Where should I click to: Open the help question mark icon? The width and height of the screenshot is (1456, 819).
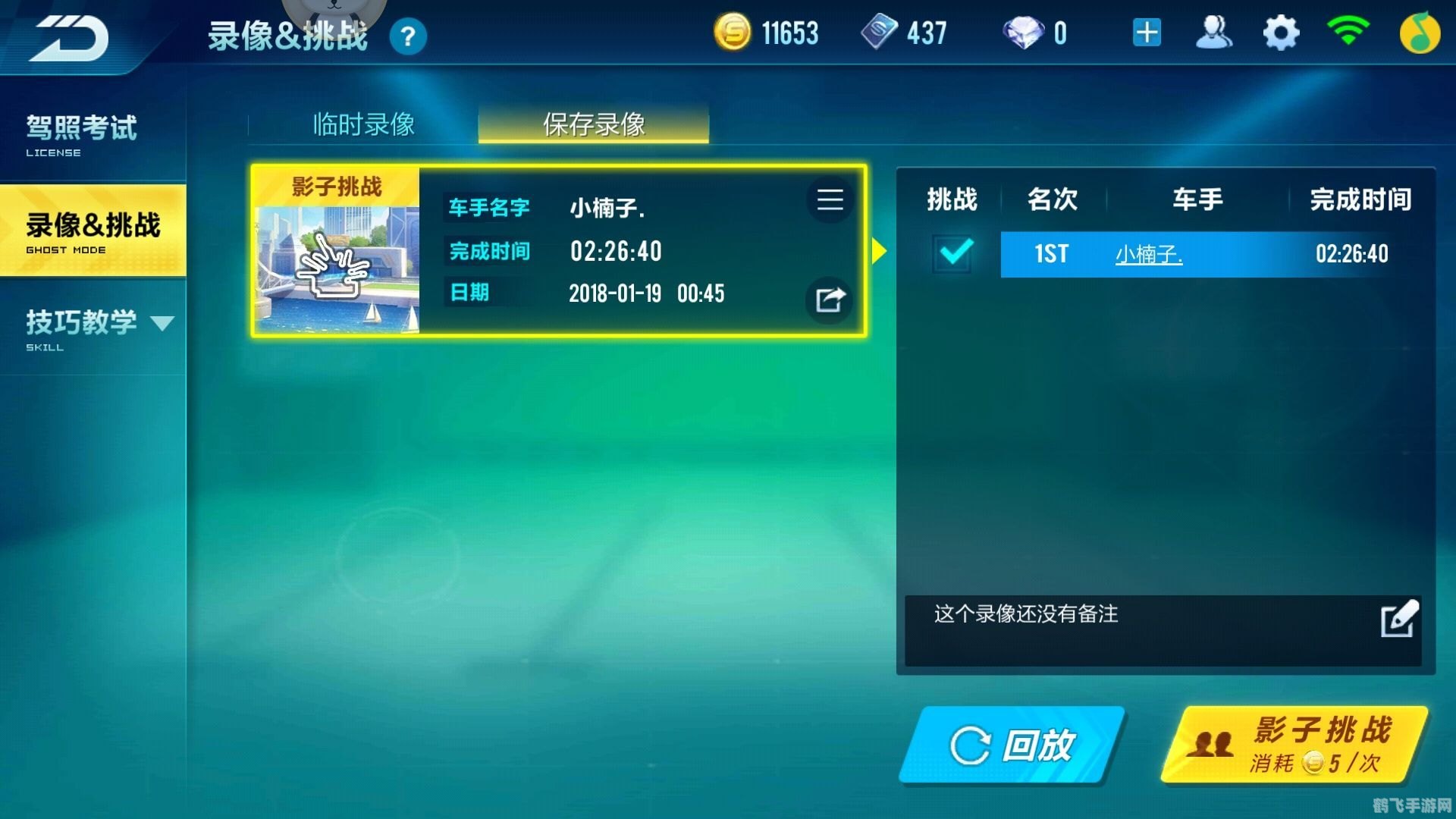pyautogui.click(x=408, y=36)
